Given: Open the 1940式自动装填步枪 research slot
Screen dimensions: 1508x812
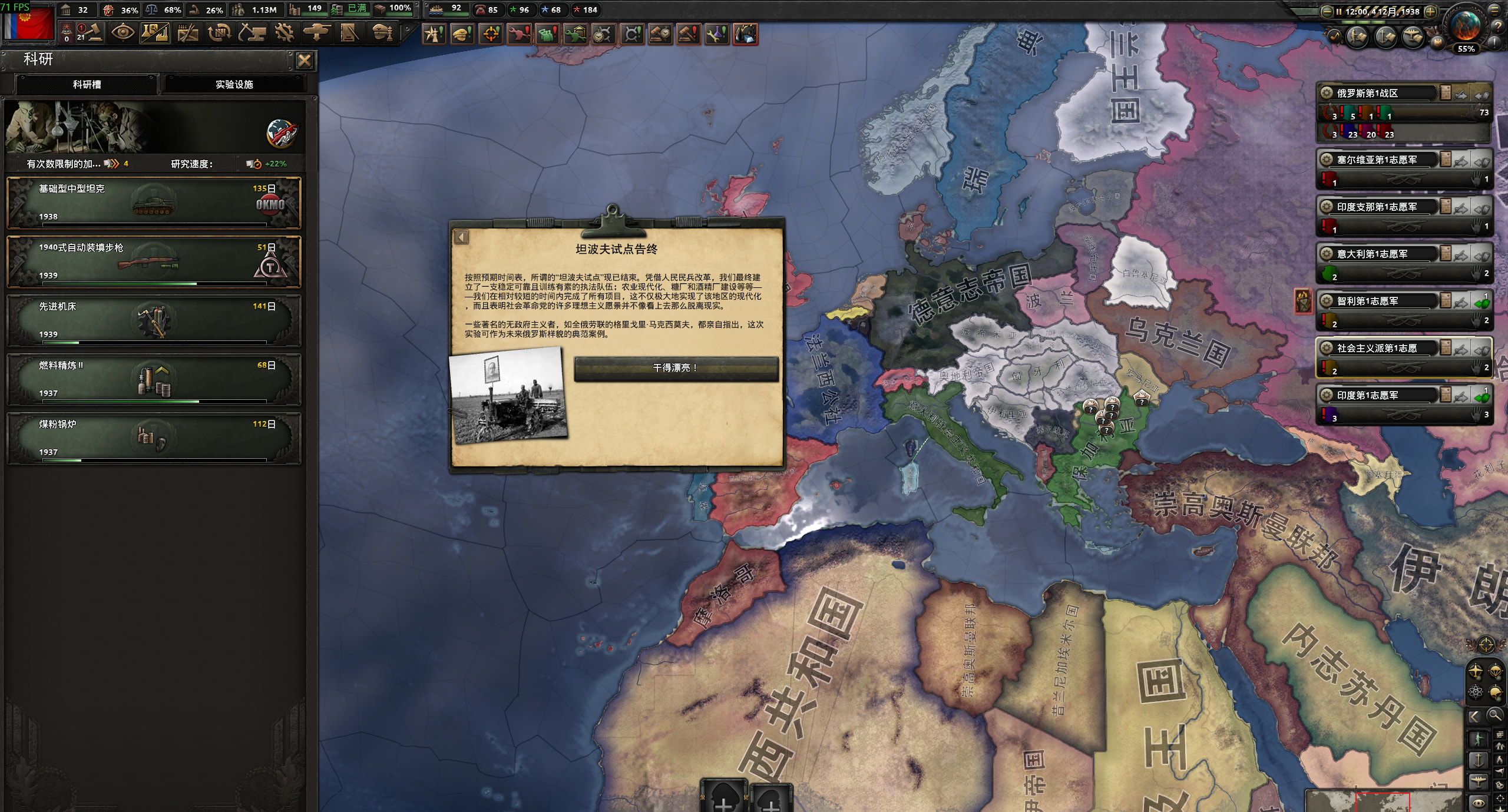Looking at the screenshot, I should (x=154, y=261).
